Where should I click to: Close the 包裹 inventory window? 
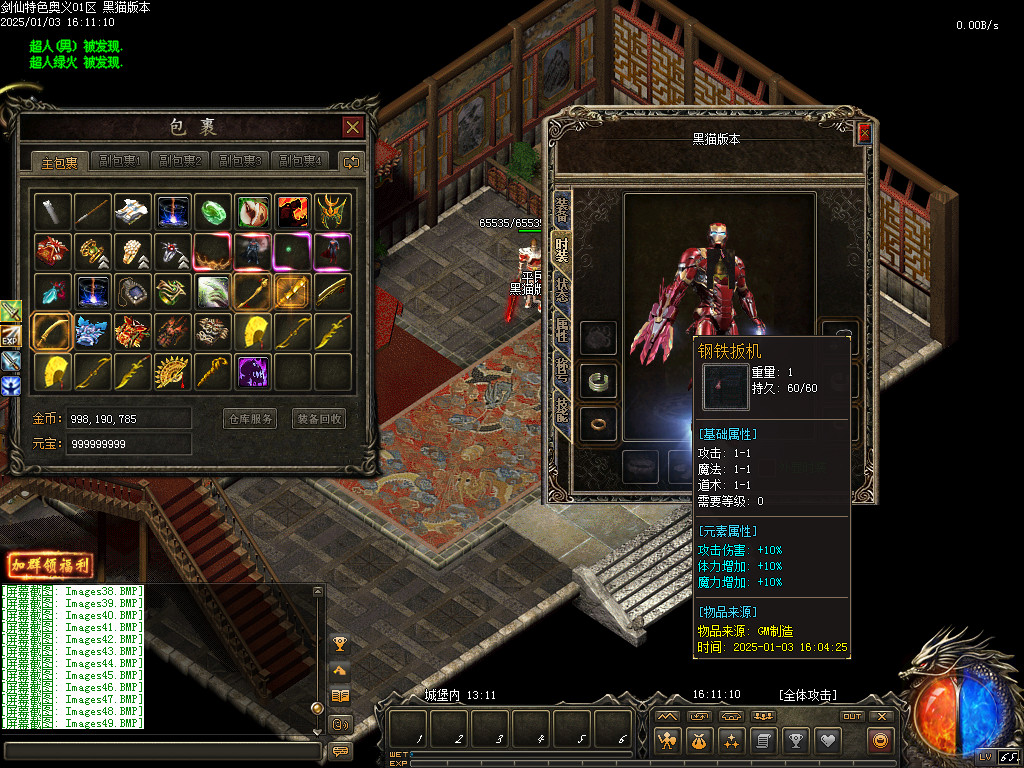tap(352, 127)
